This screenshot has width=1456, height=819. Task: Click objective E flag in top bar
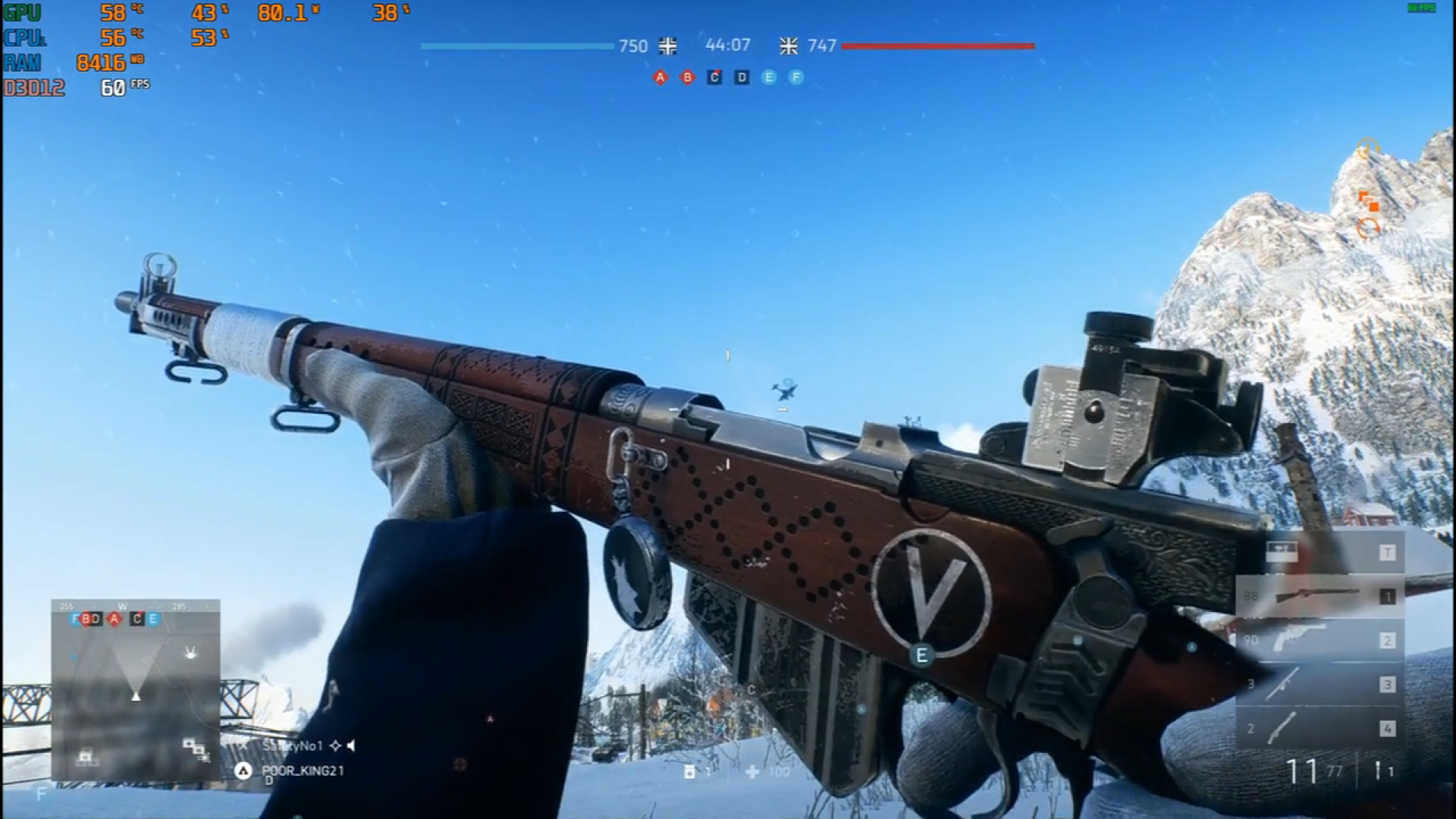pyautogui.click(x=769, y=77)
